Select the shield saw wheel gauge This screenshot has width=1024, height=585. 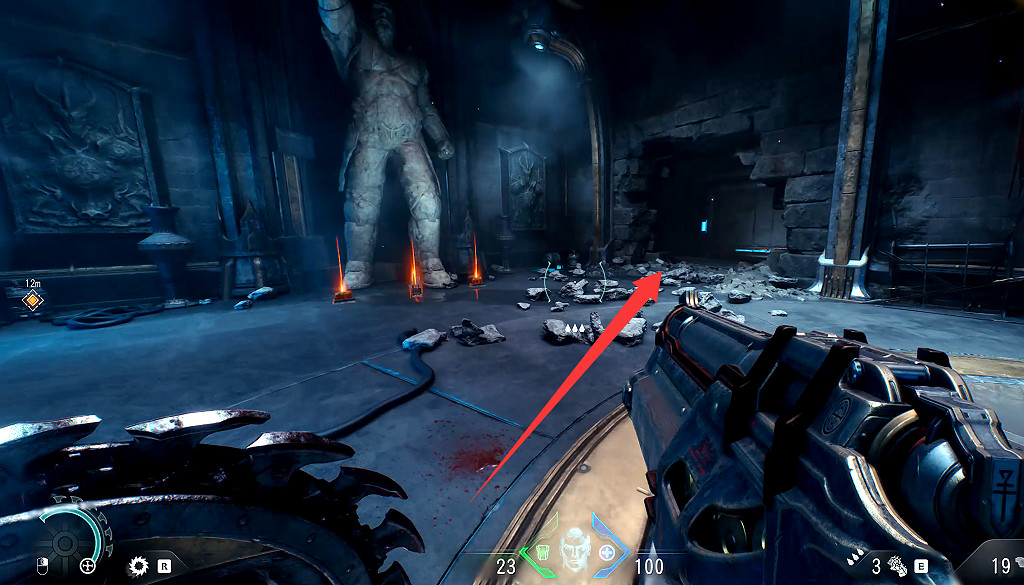click(x=66, y=543)
